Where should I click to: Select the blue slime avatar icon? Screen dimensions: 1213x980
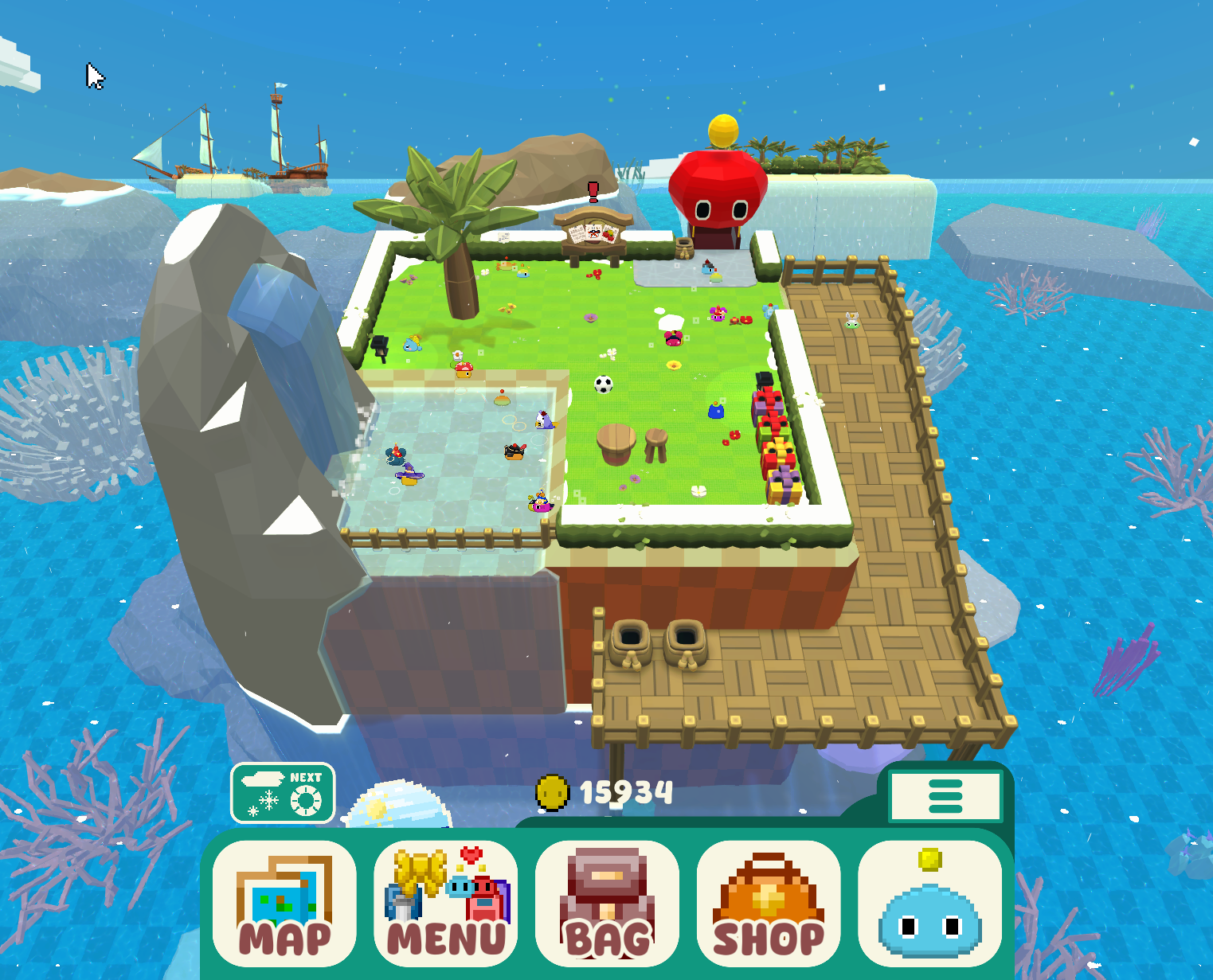(929, 904)
